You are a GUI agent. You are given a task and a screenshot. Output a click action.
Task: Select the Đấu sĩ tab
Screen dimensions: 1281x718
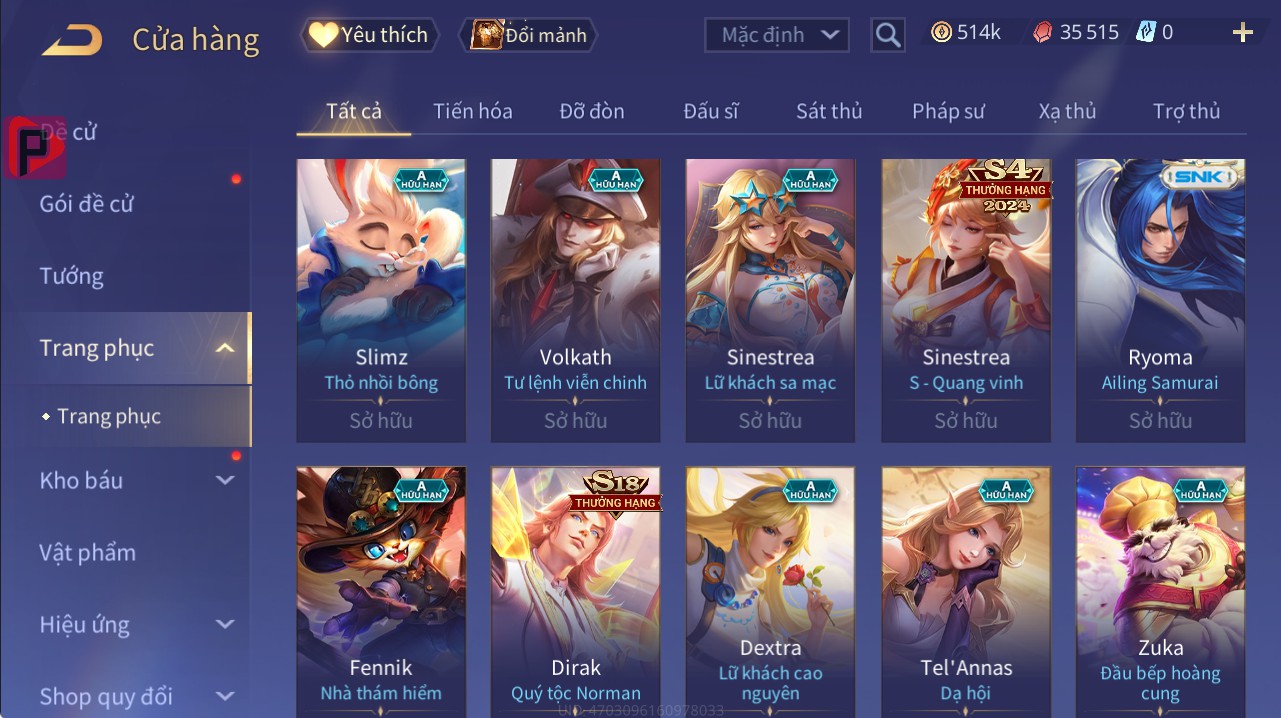711,111
